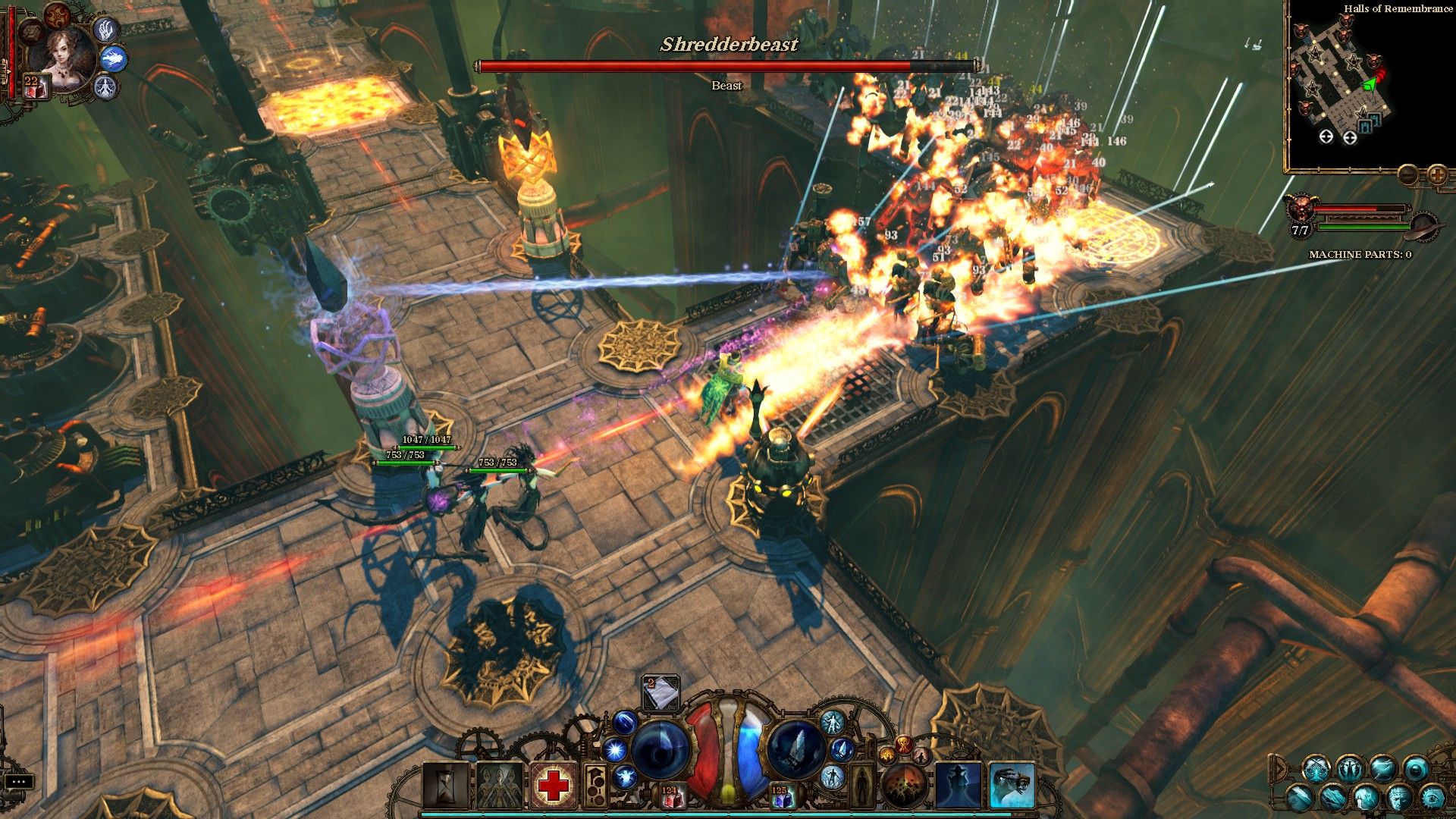Open the scroll item with count 2

(661, 692)
